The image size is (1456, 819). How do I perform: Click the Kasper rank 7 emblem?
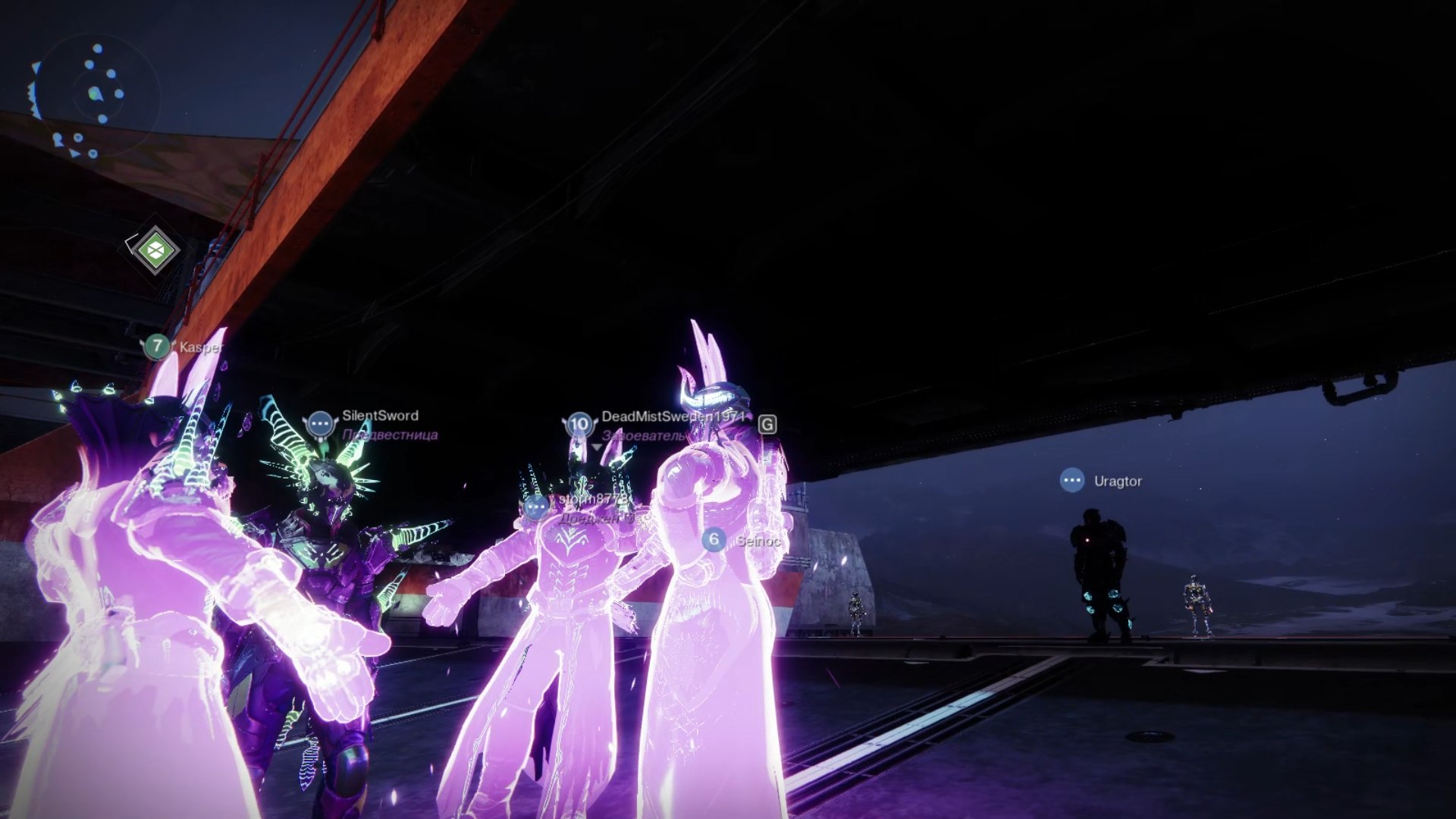157,347
